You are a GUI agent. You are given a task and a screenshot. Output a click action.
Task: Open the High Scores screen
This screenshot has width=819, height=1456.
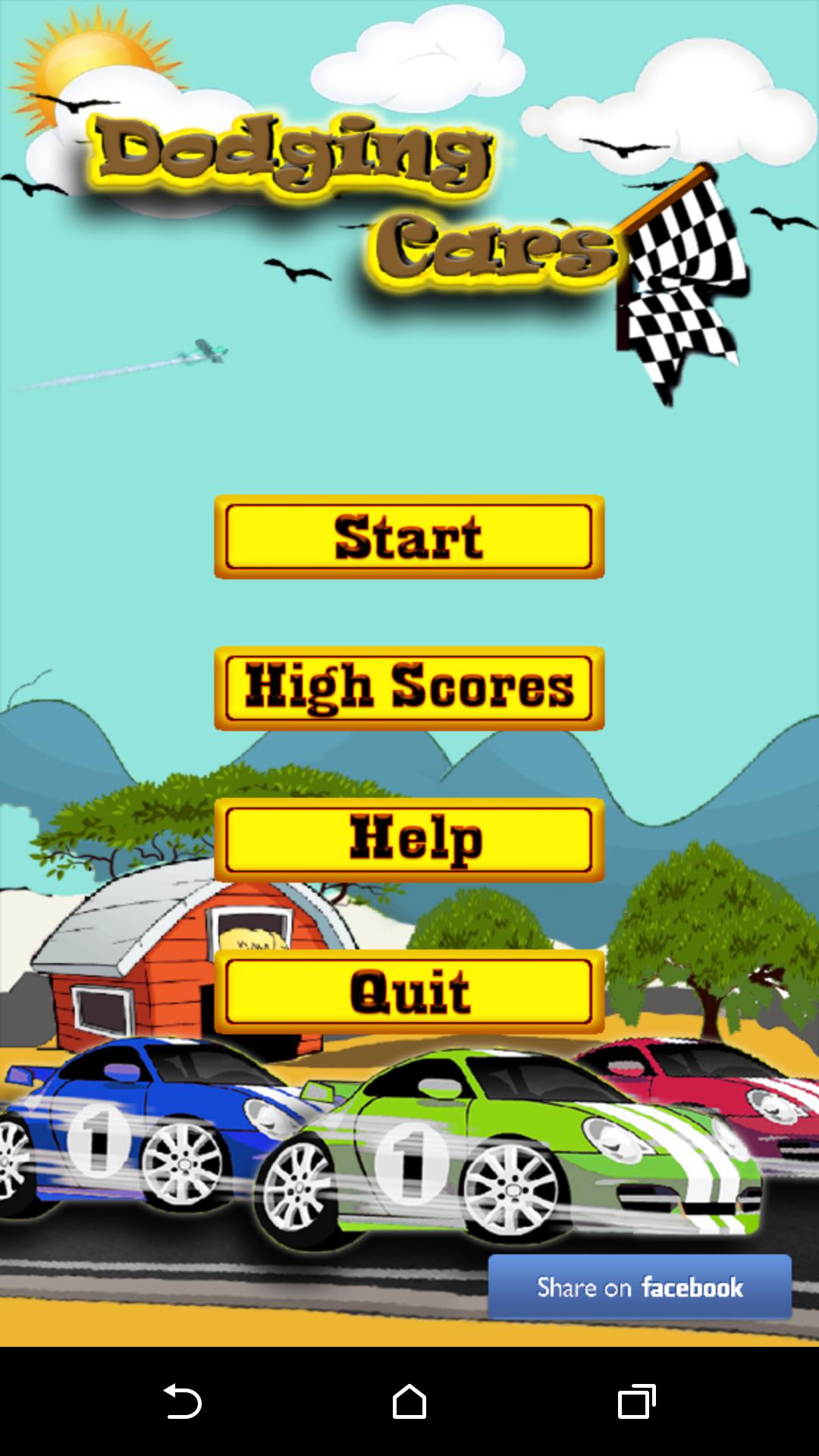(x=409, y=689)
